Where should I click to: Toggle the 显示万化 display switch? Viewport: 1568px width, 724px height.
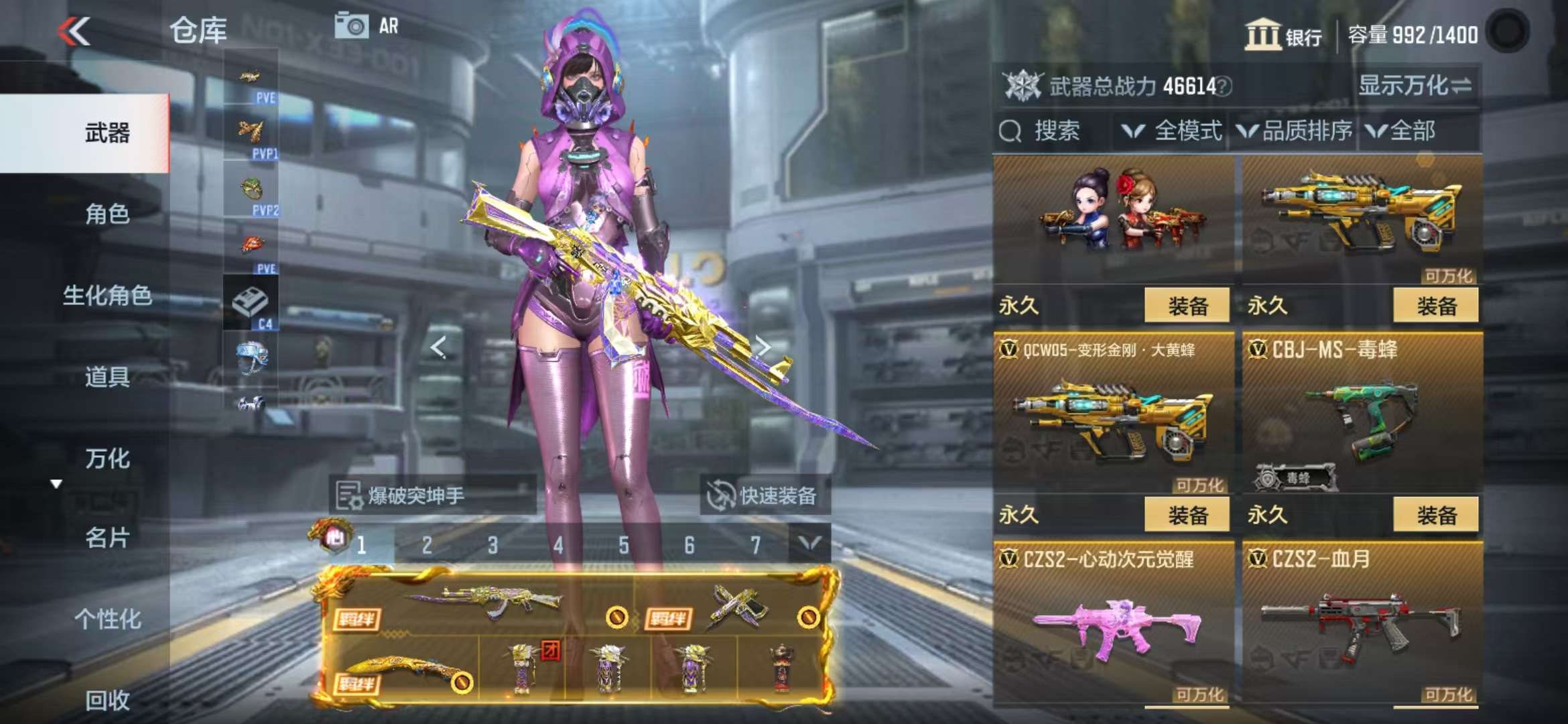[x=1415, y=86]
